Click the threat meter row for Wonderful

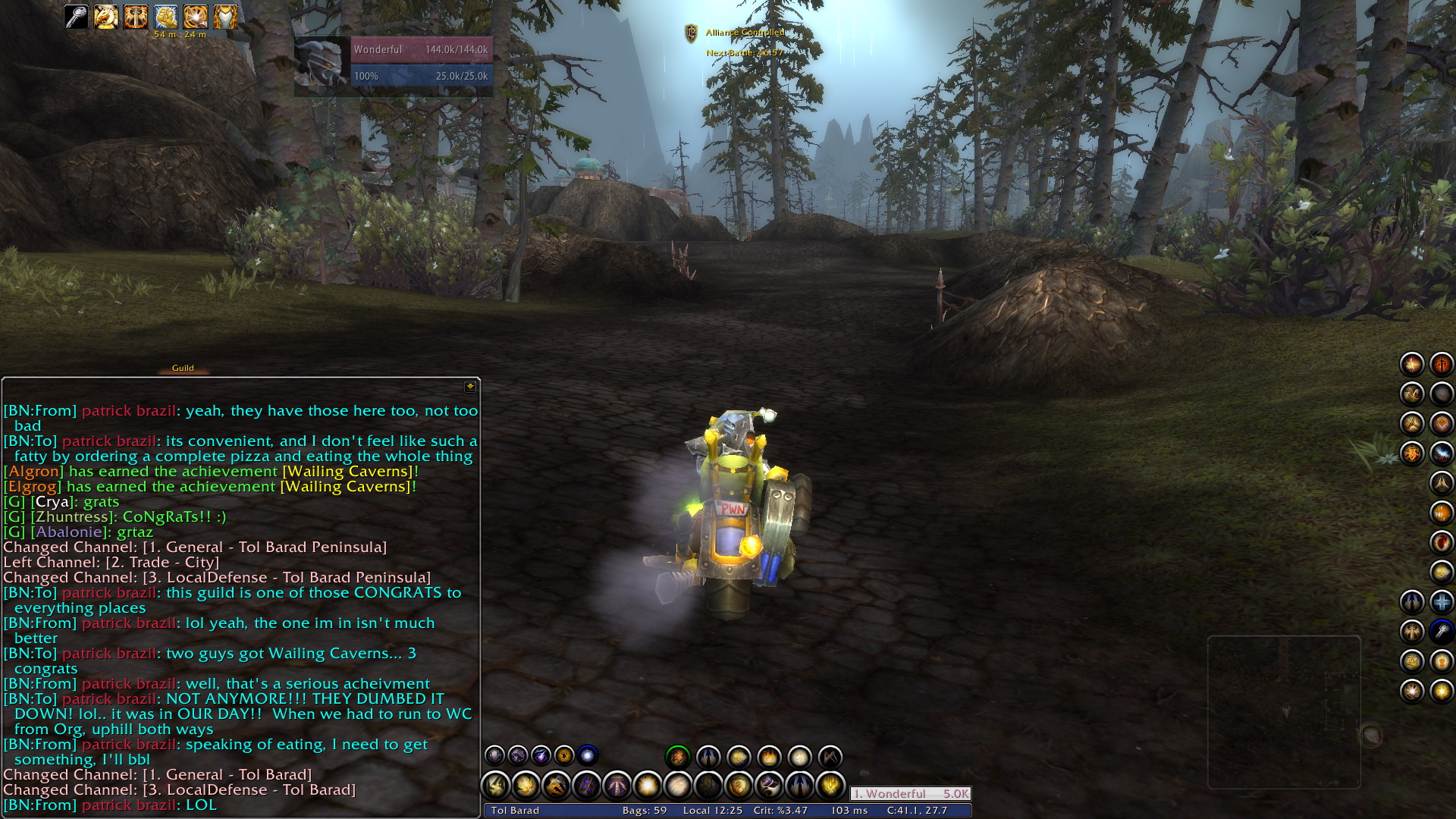(910, 794)
